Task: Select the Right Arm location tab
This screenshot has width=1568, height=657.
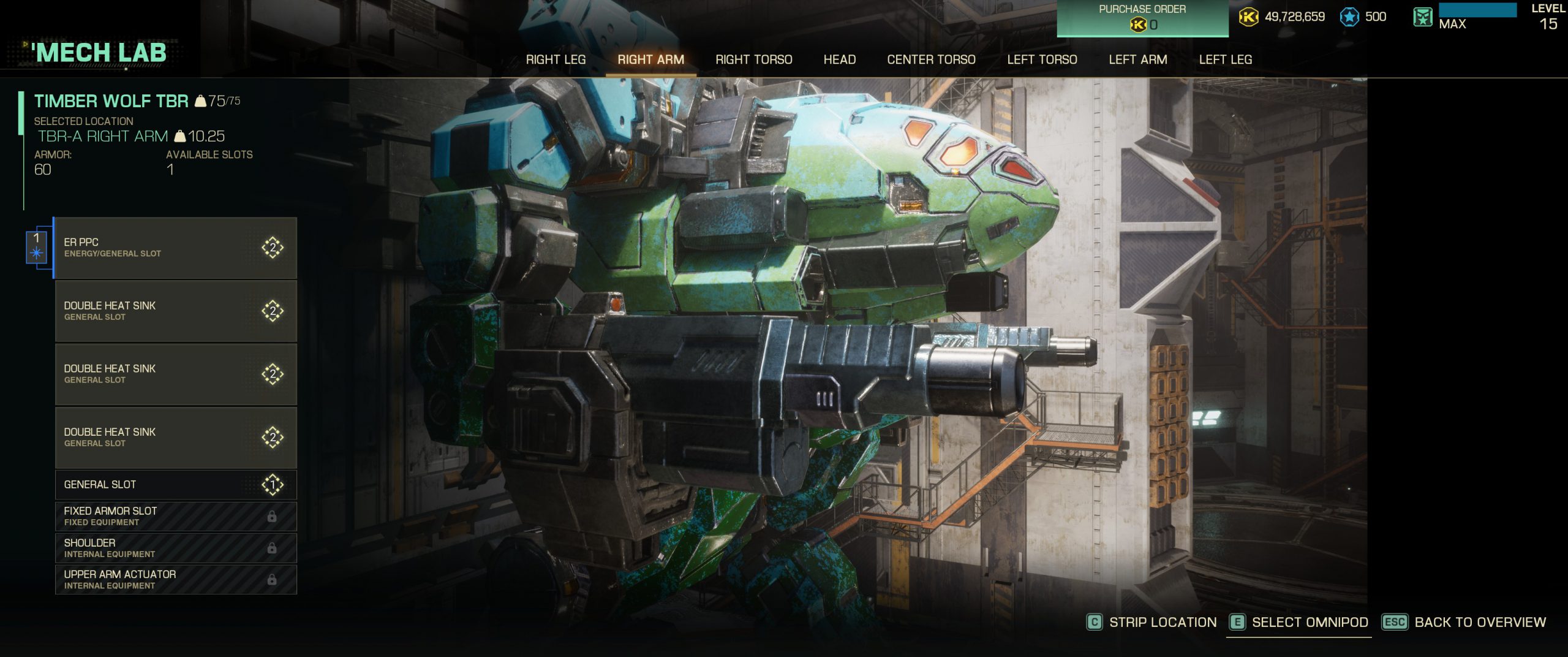Action: coord(650,59)
